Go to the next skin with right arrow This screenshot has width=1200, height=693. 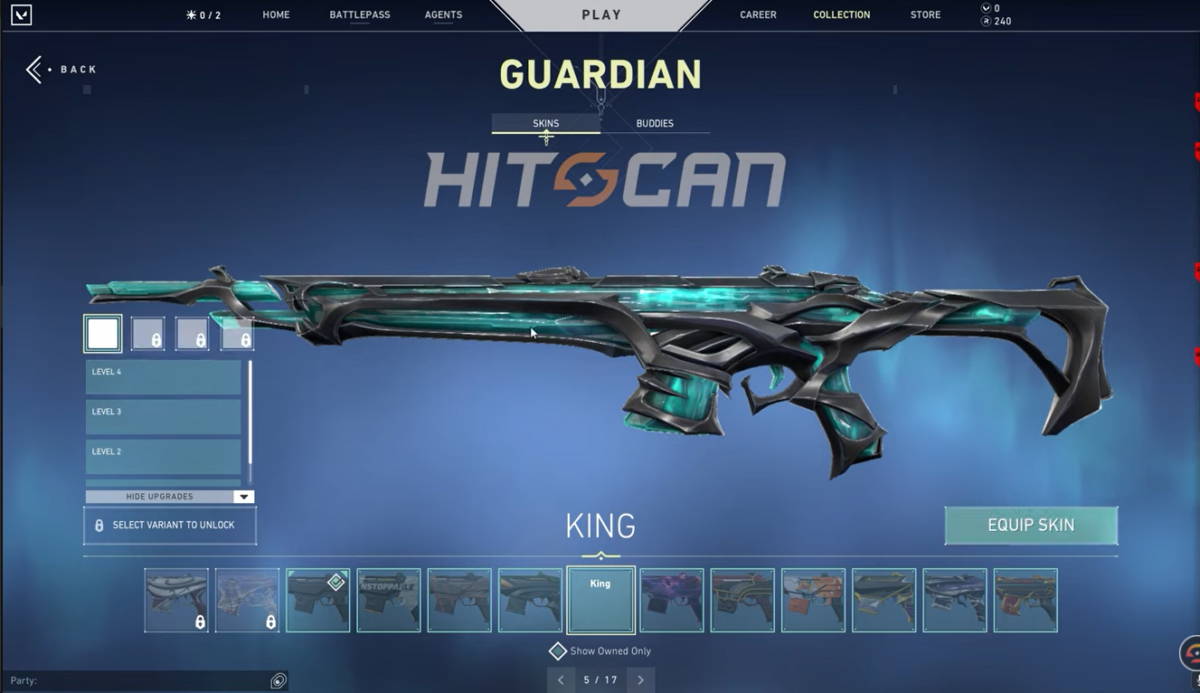[640, 680]
